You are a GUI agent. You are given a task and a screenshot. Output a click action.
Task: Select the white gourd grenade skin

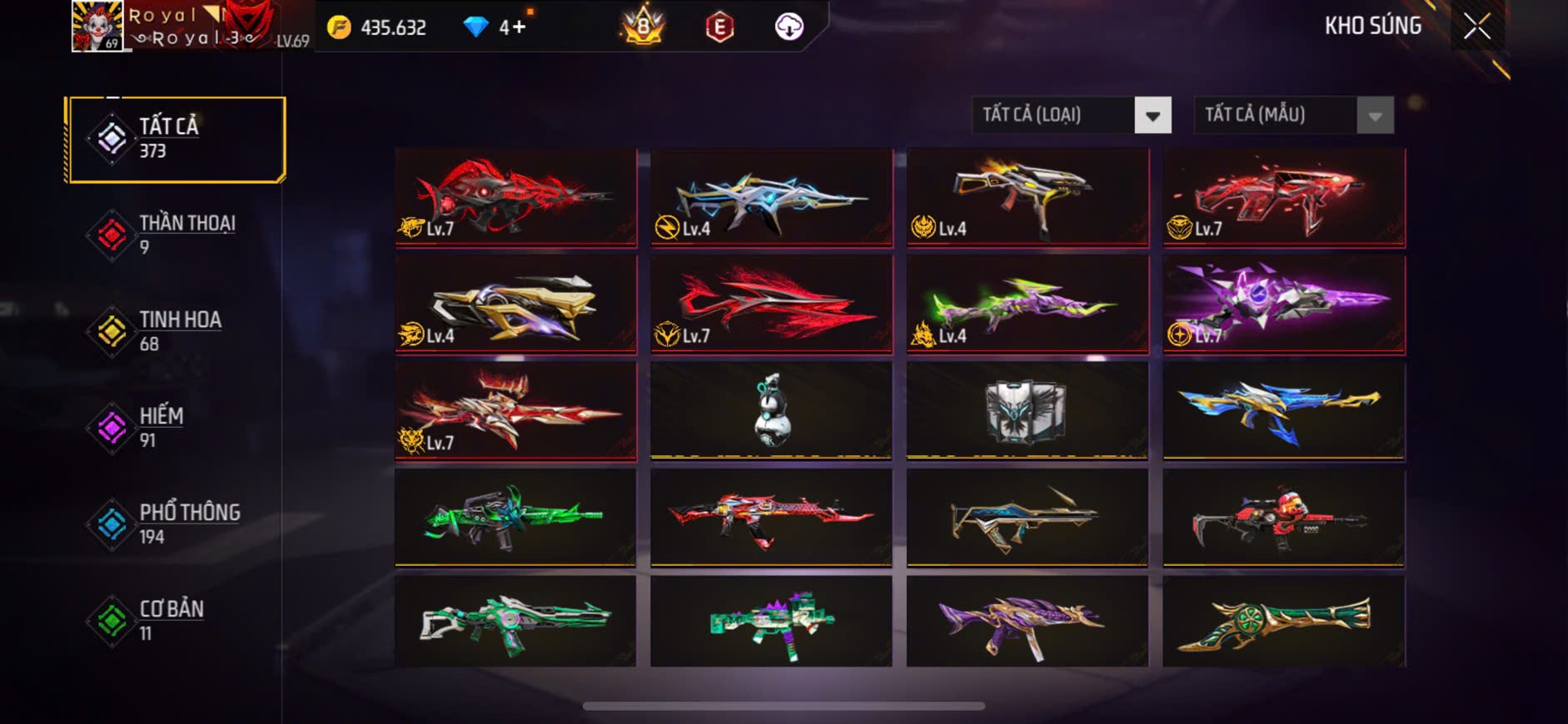click(771, 409)
